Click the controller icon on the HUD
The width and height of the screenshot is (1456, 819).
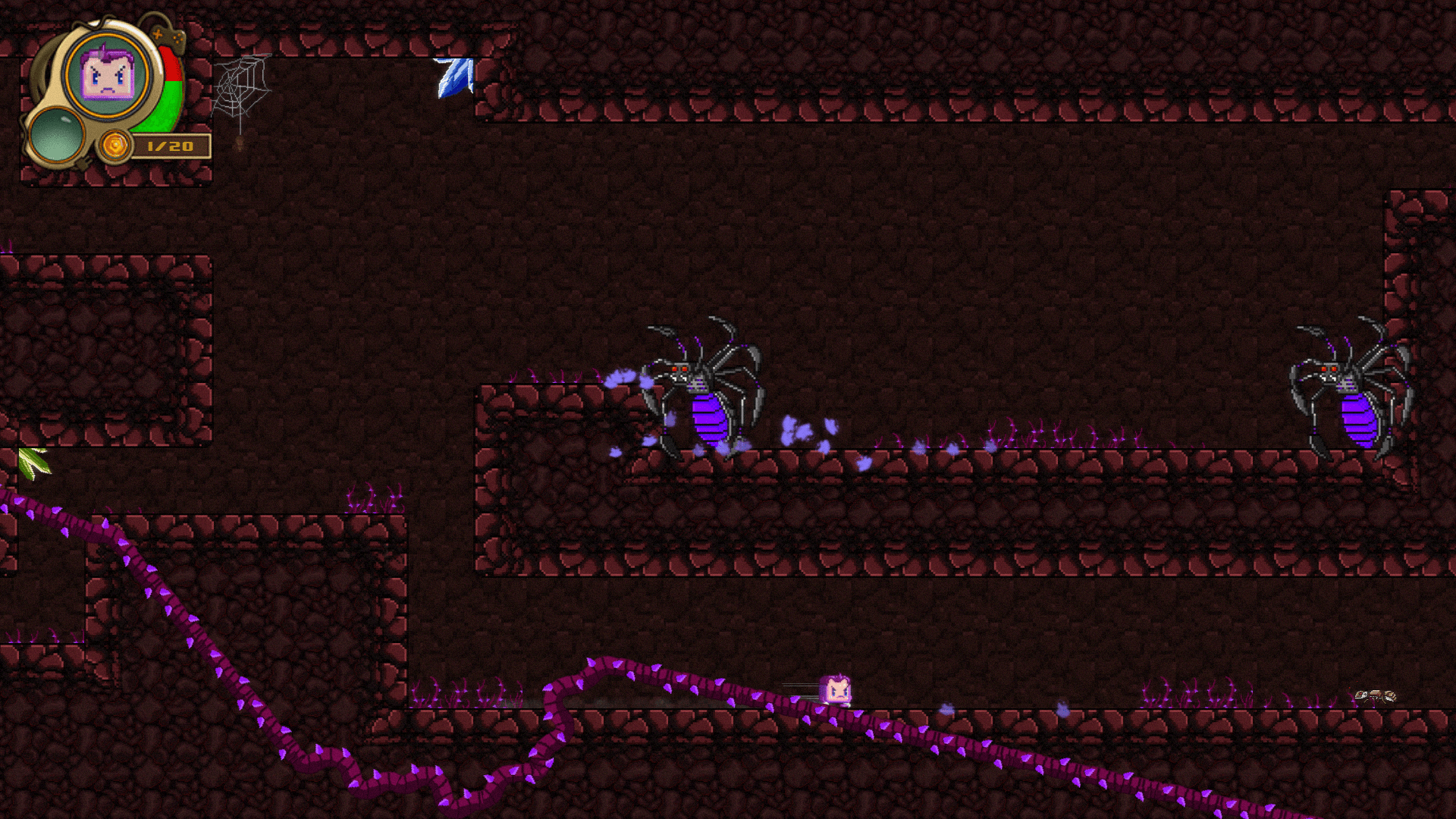pyautogui.click(x=167, y=36)
